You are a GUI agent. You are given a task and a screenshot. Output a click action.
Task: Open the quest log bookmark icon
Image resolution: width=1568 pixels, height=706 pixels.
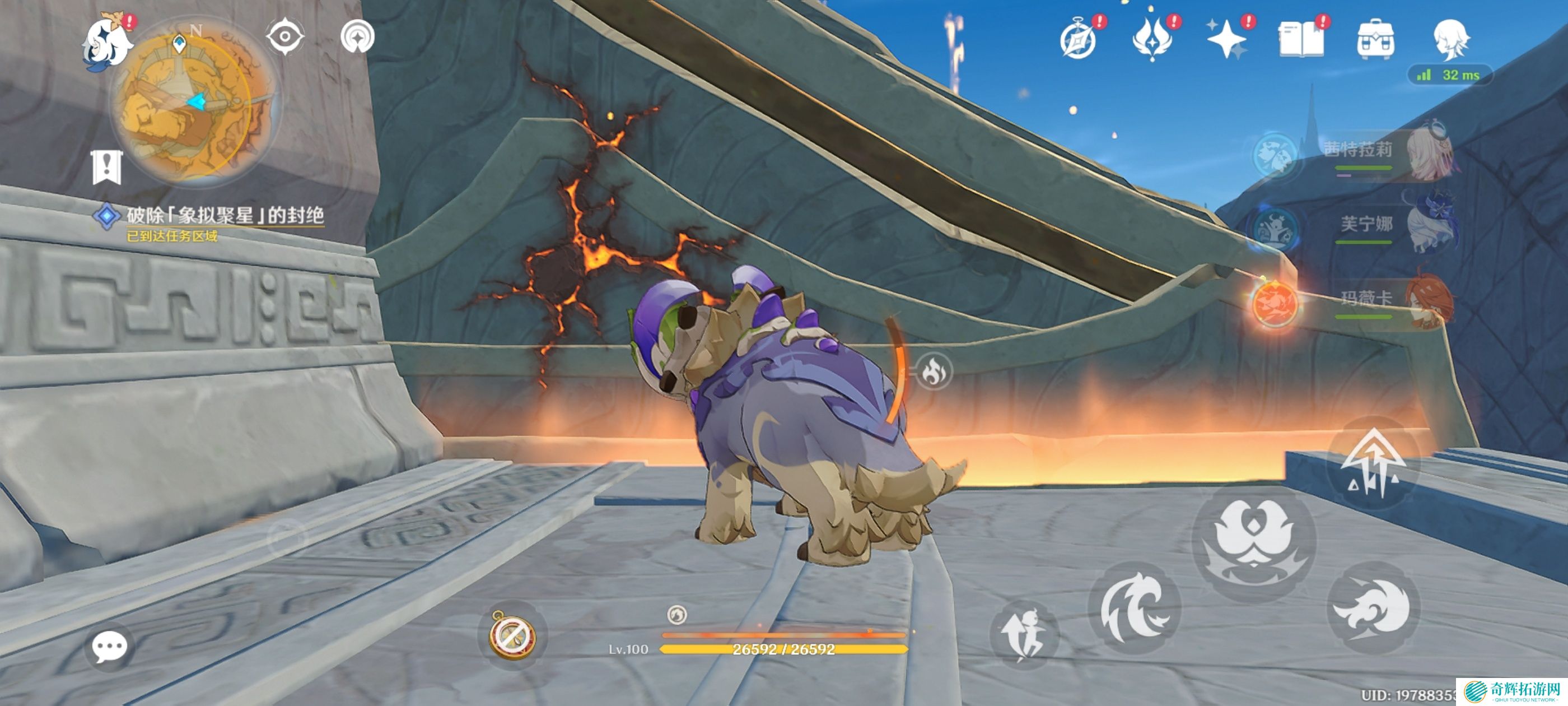[107, 166]
